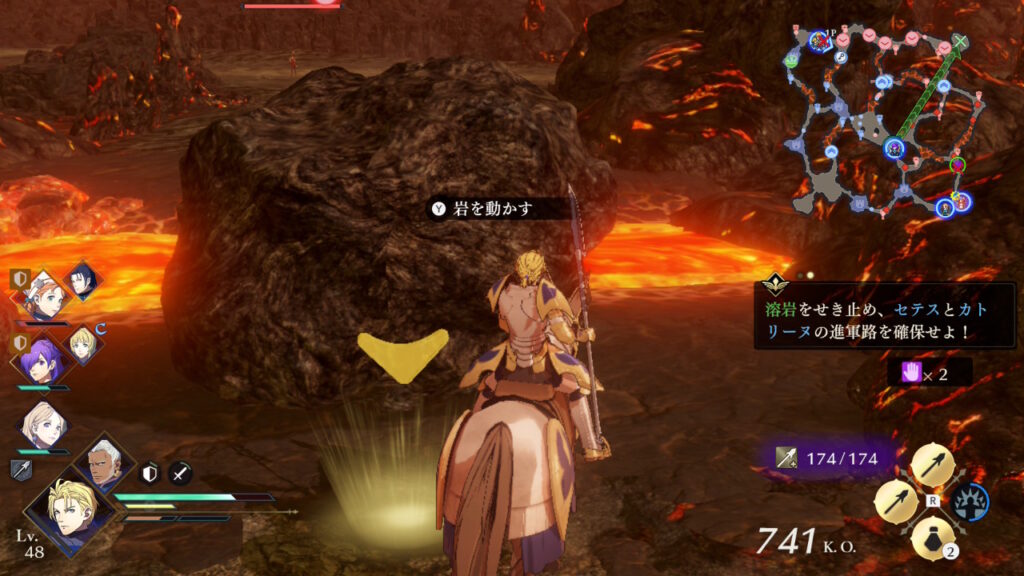Click the lance weapon durability icon

pos(788,458)
